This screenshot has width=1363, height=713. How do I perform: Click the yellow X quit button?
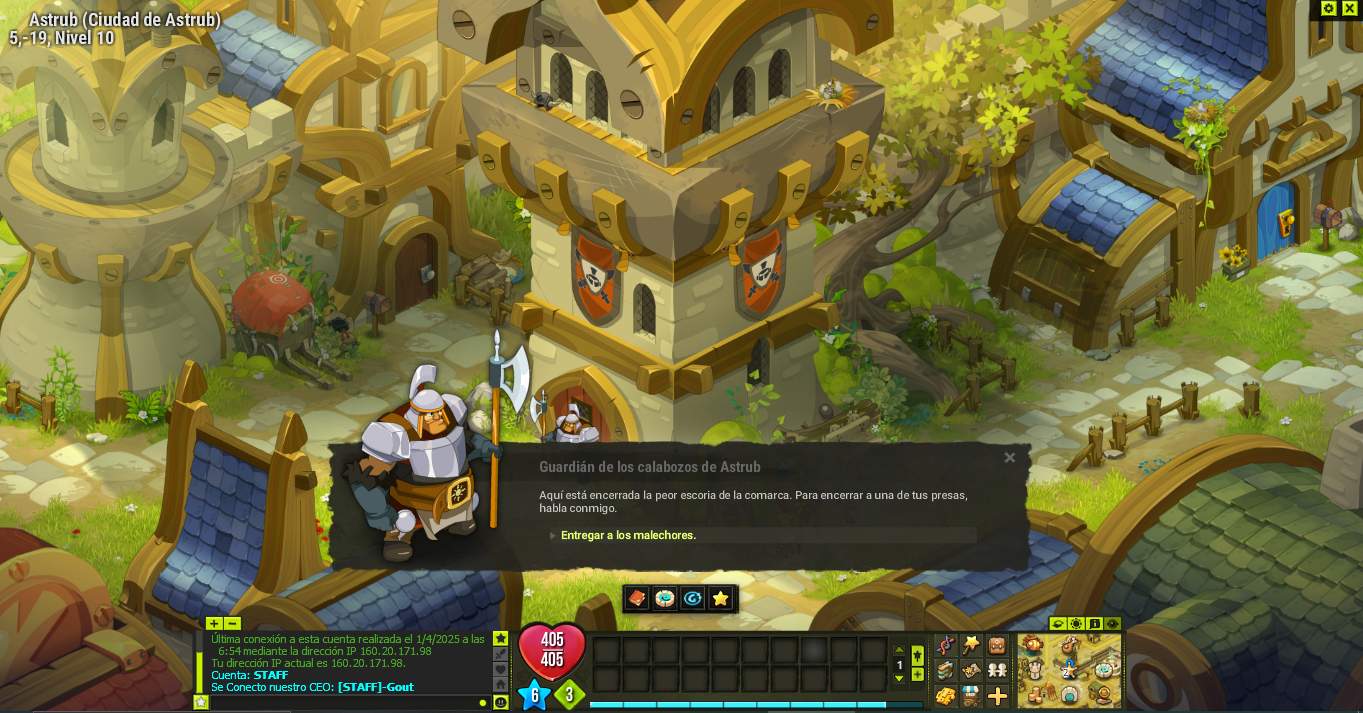tap(1349, 8)
